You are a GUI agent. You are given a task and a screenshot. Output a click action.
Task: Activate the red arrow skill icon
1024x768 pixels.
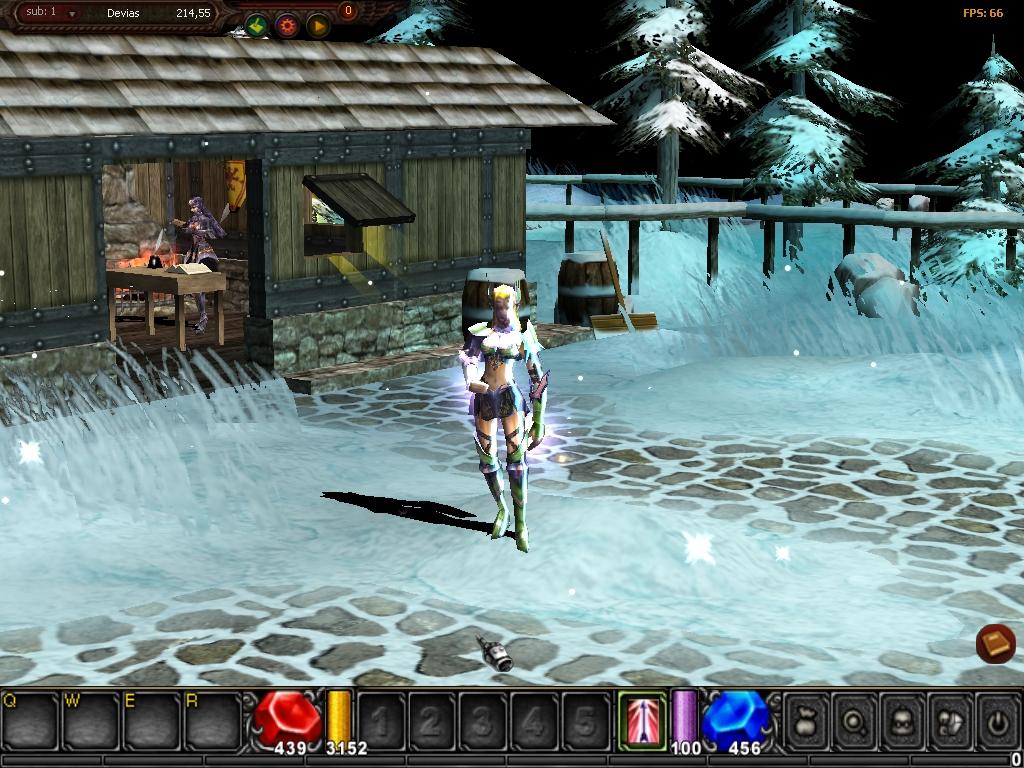tap(642, 719)
